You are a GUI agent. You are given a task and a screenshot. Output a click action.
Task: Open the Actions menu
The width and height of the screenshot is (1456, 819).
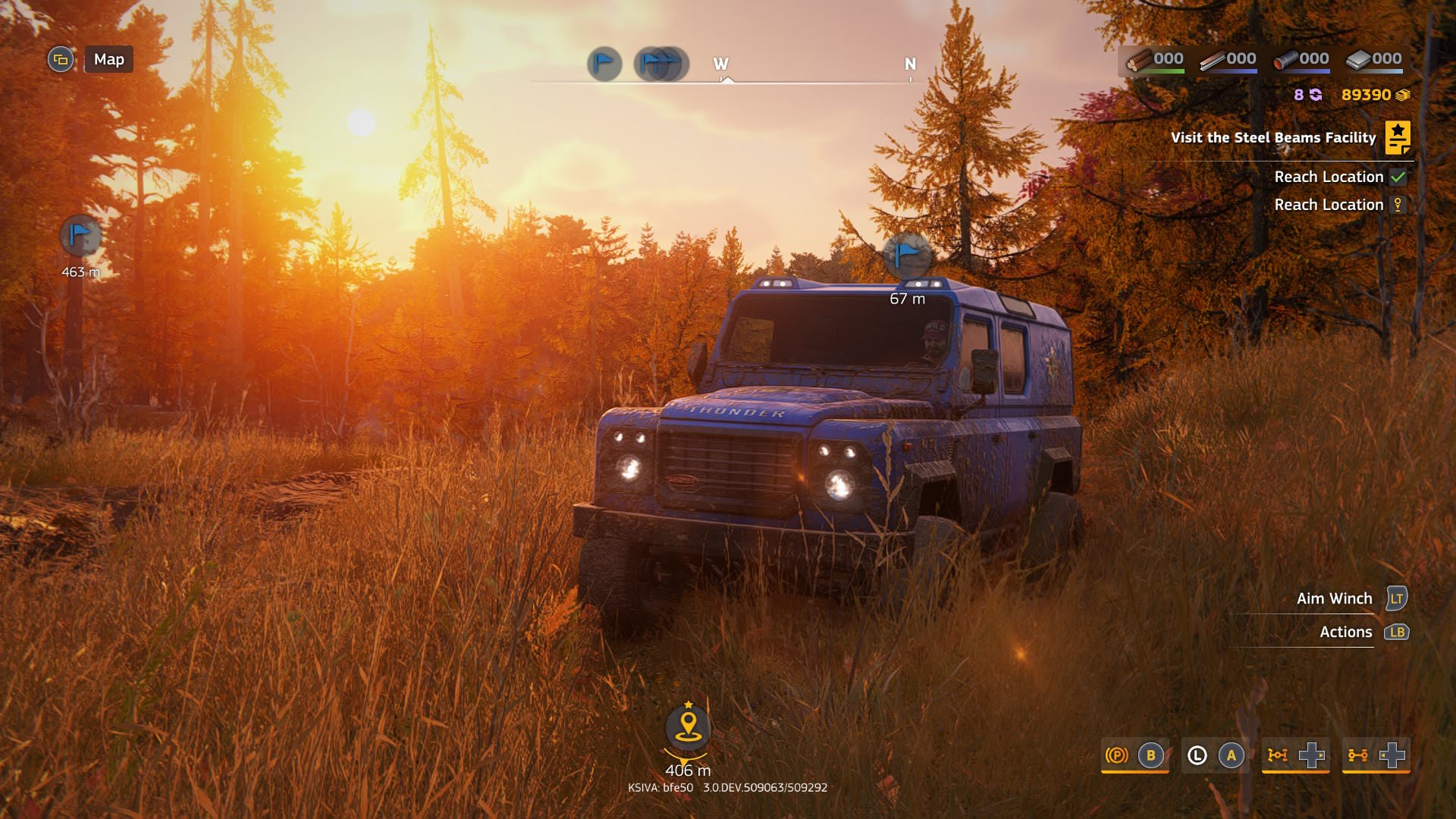[1345, 632]
